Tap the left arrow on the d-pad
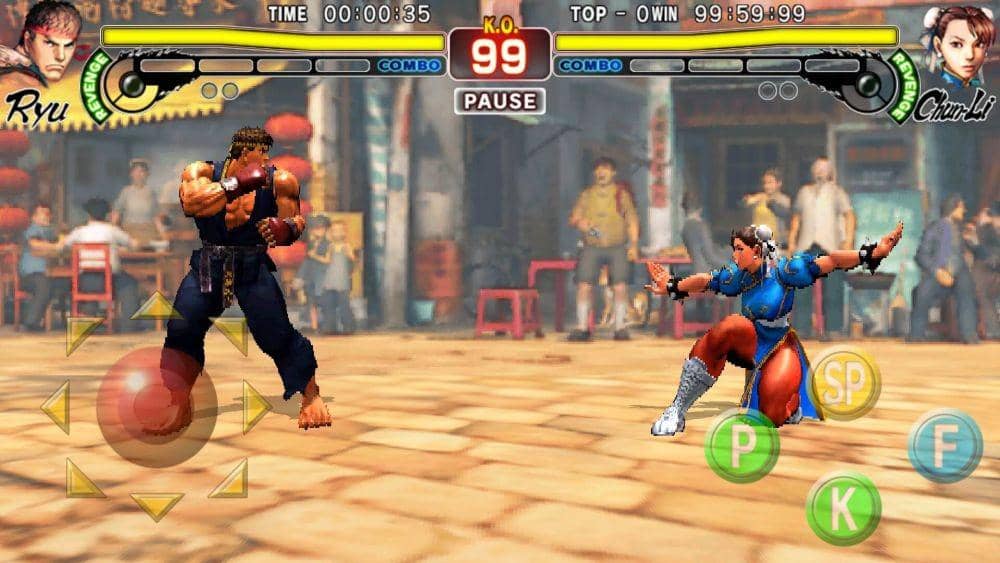This screenshot has width=1000, height=563. pyautogui.click(x=55, y=407)
